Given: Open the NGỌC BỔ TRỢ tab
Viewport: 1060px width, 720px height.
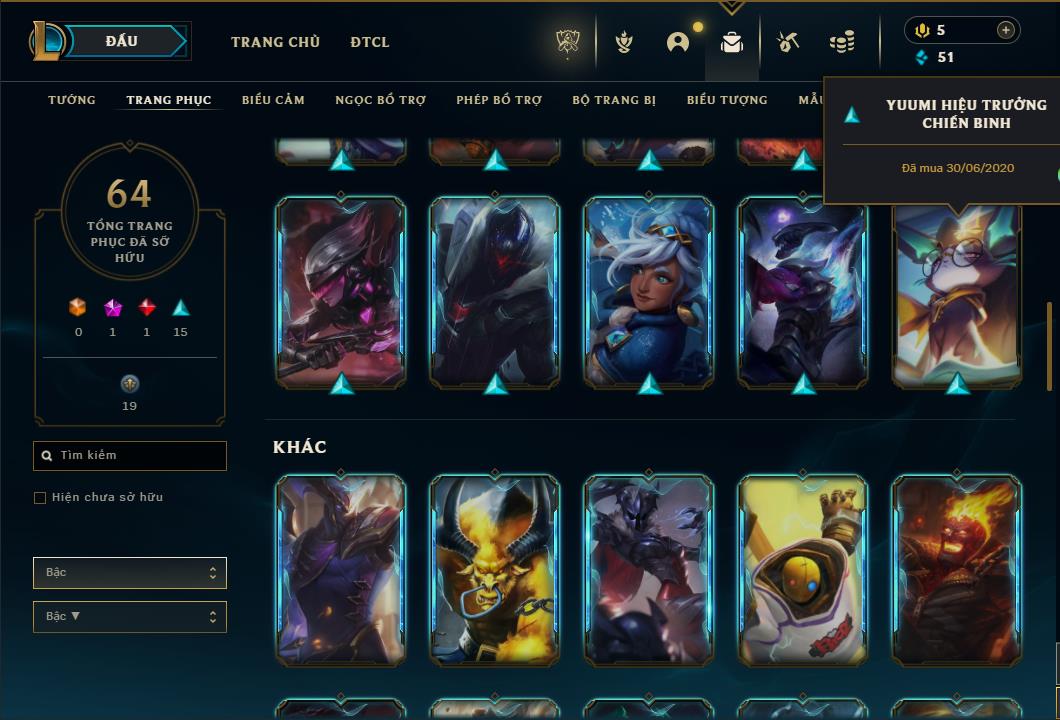Looking at the screenshot, I should click(380, 100).
